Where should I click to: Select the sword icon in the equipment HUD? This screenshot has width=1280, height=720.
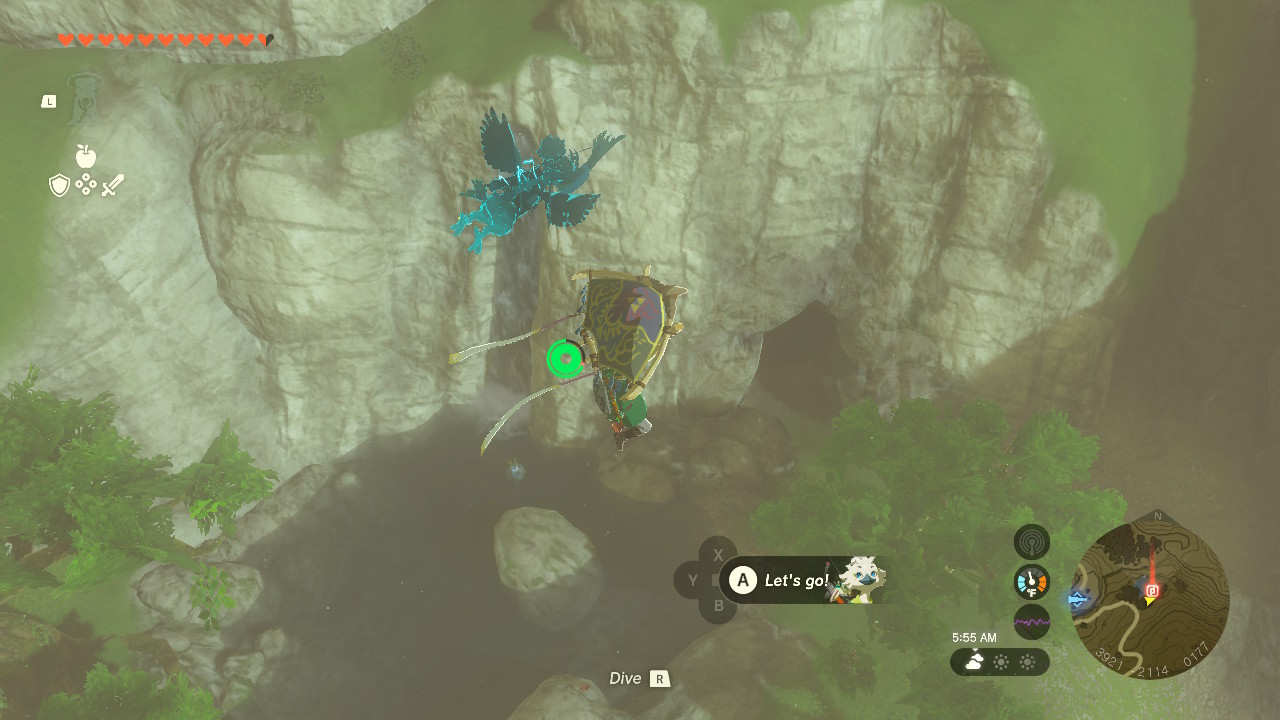pyautogui.click(x=113, y=184)
